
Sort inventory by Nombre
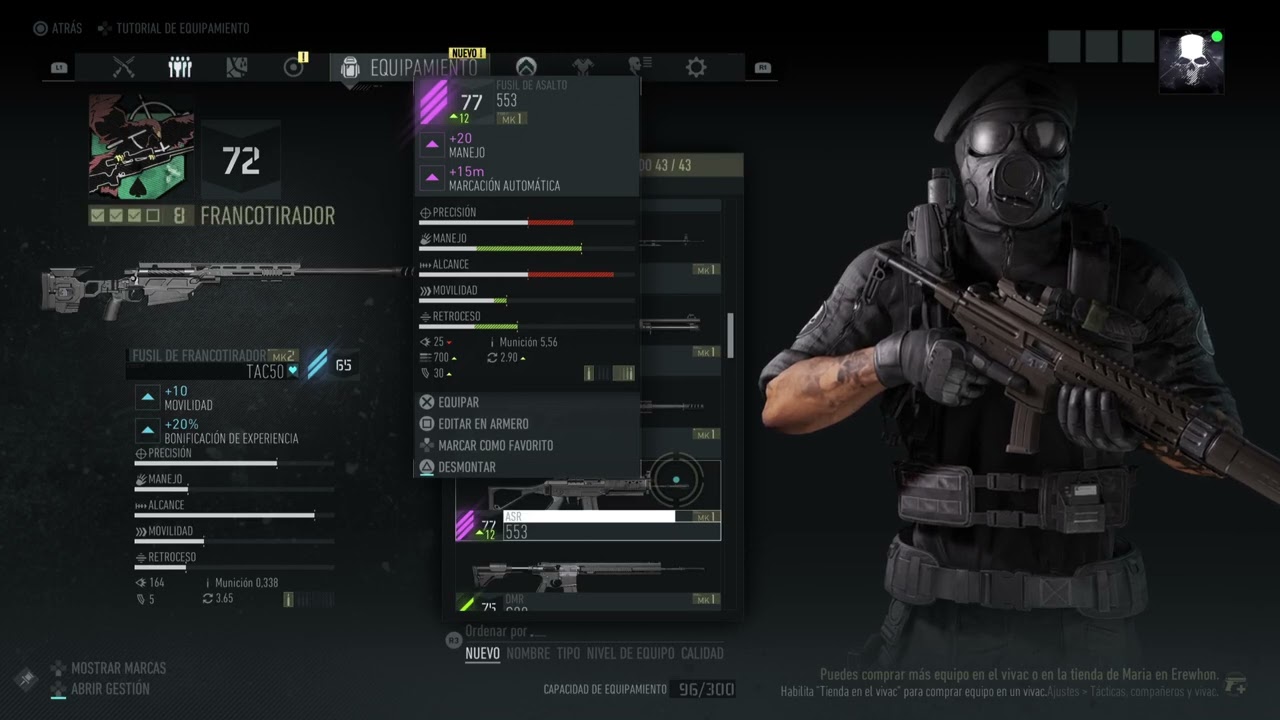click(x=528, y=653)
